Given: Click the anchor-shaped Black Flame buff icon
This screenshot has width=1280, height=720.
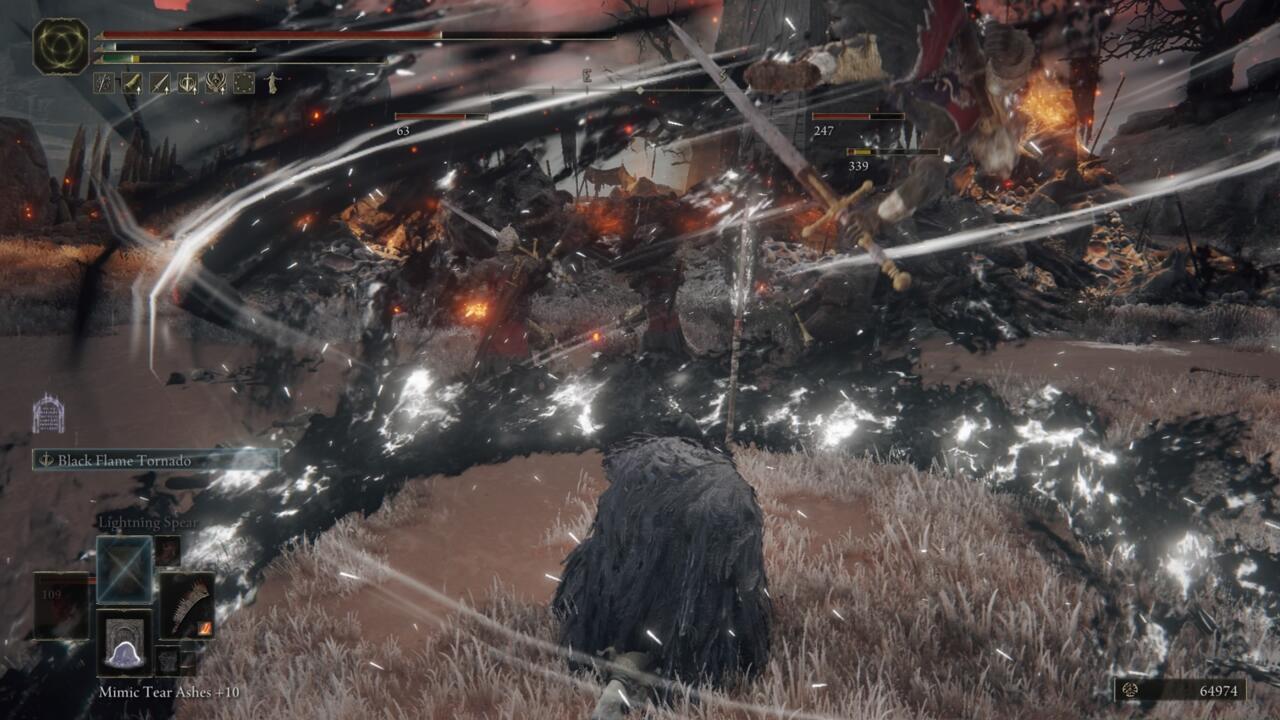Looking at the screenshot, I should click(187, 83).
